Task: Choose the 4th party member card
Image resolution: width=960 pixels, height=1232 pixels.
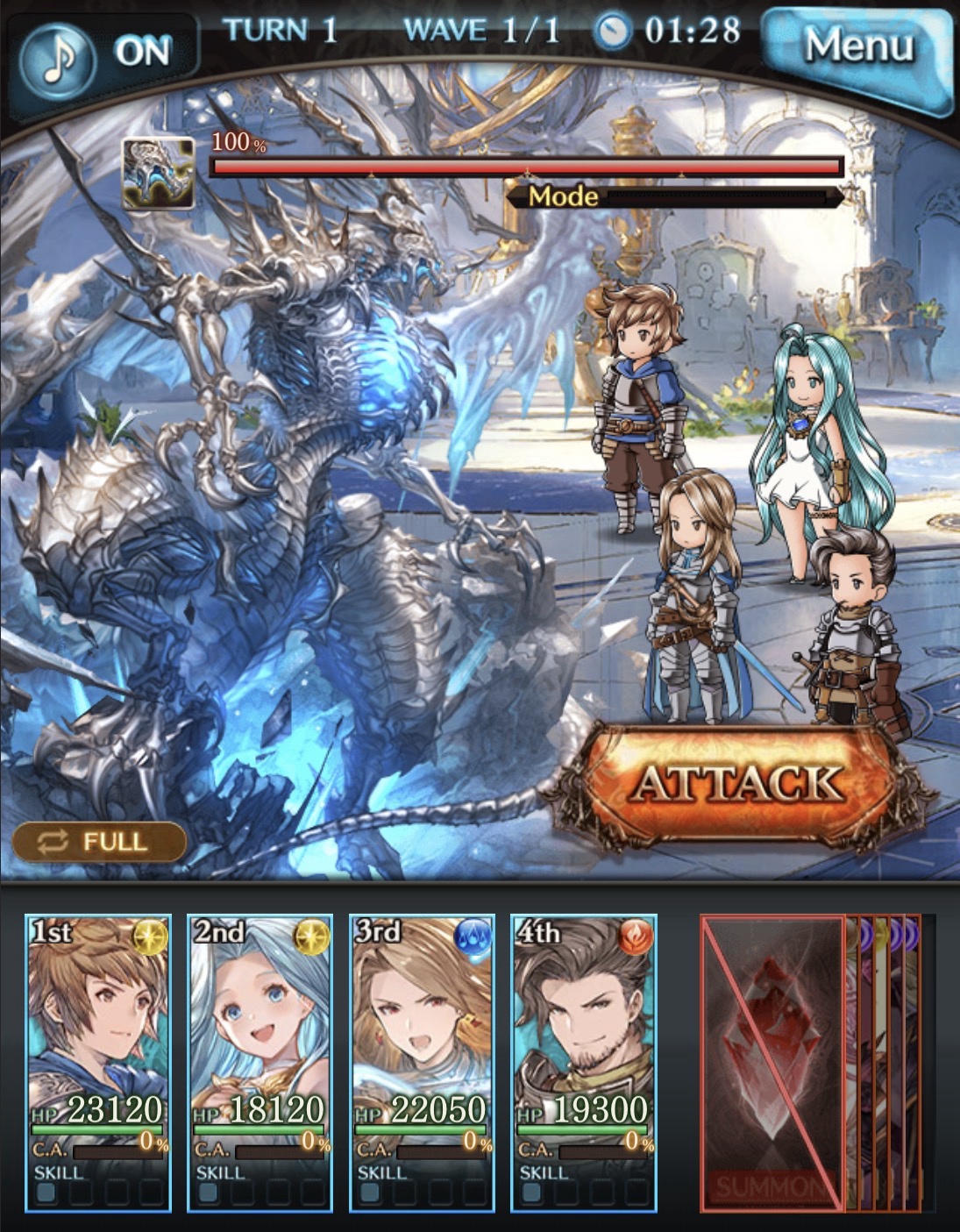Action: coord(584,1063)
